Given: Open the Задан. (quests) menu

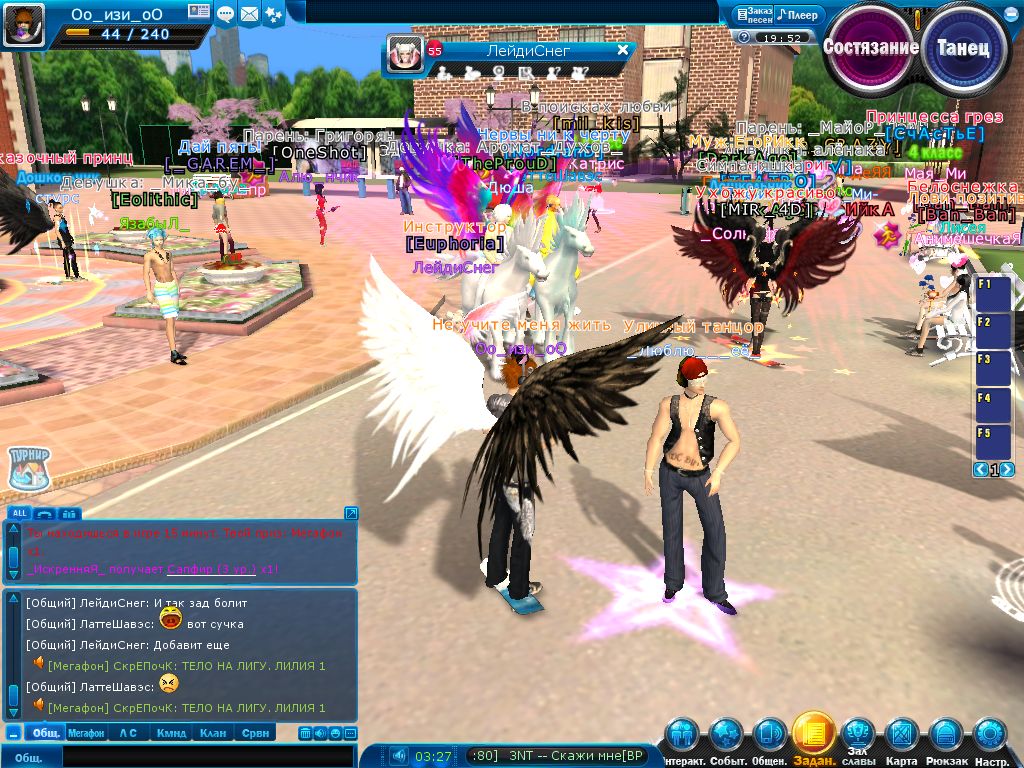Looking at the screenshot, I should [813, 735].
